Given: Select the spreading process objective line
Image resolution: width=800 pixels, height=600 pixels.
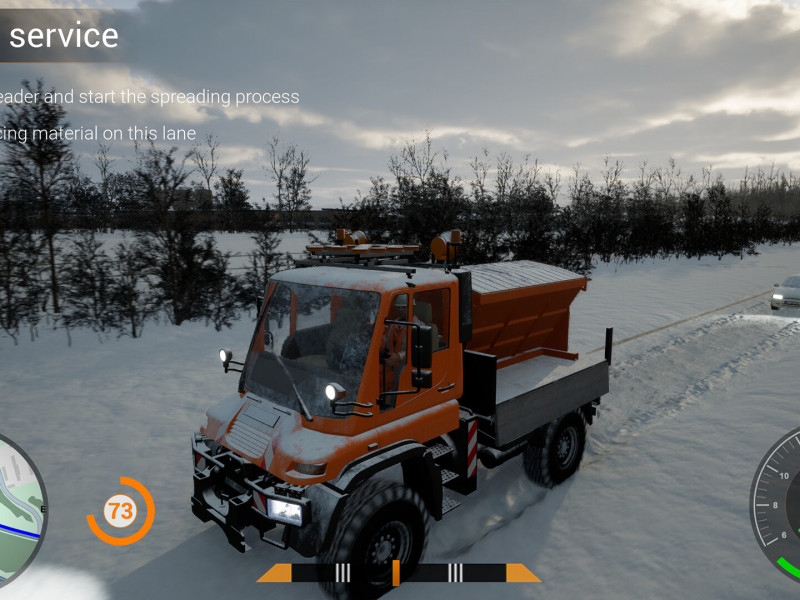Looking at the screenshot, I should [150, 97].
